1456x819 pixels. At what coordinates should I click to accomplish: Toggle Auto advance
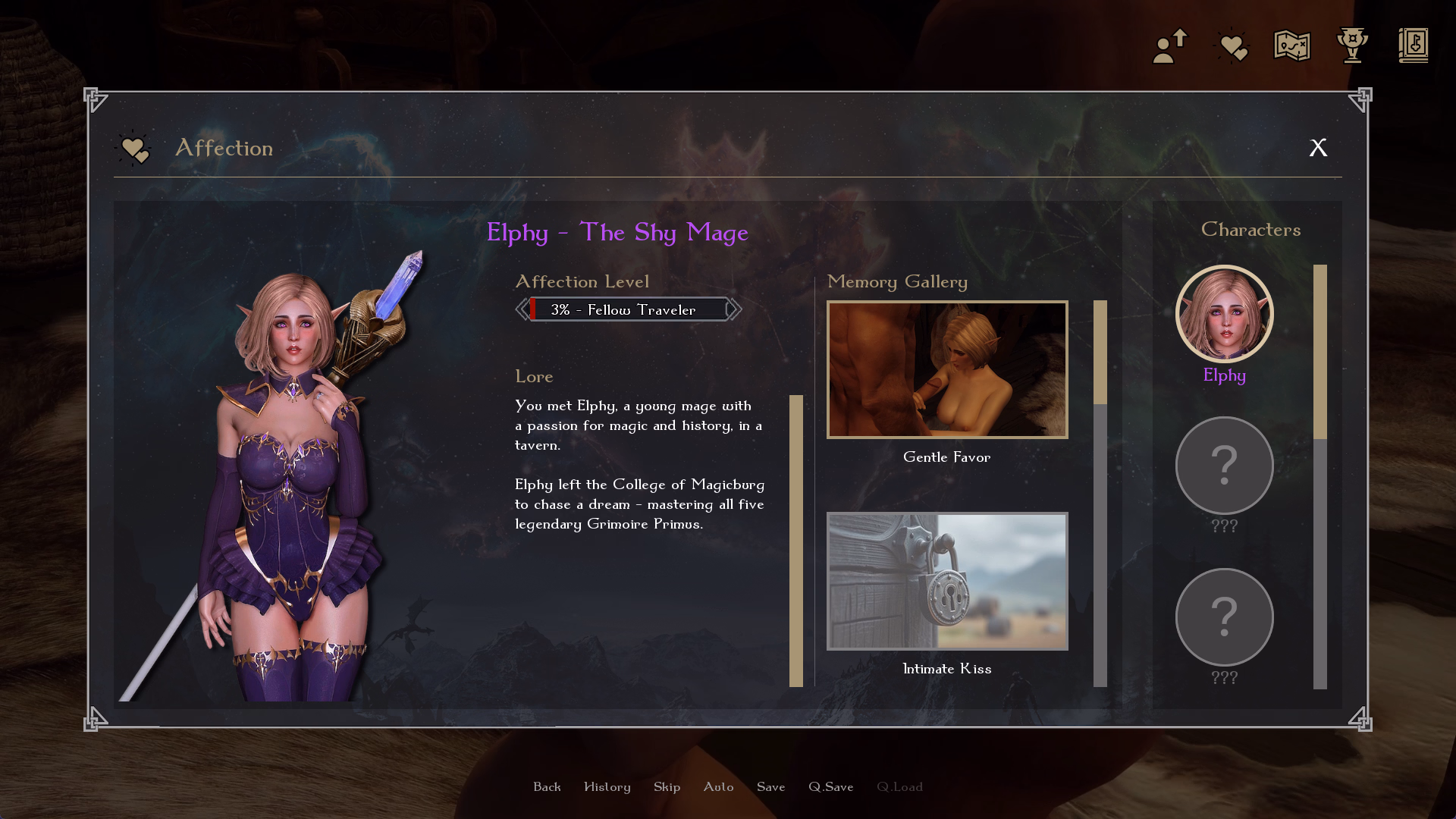(718, 787)
